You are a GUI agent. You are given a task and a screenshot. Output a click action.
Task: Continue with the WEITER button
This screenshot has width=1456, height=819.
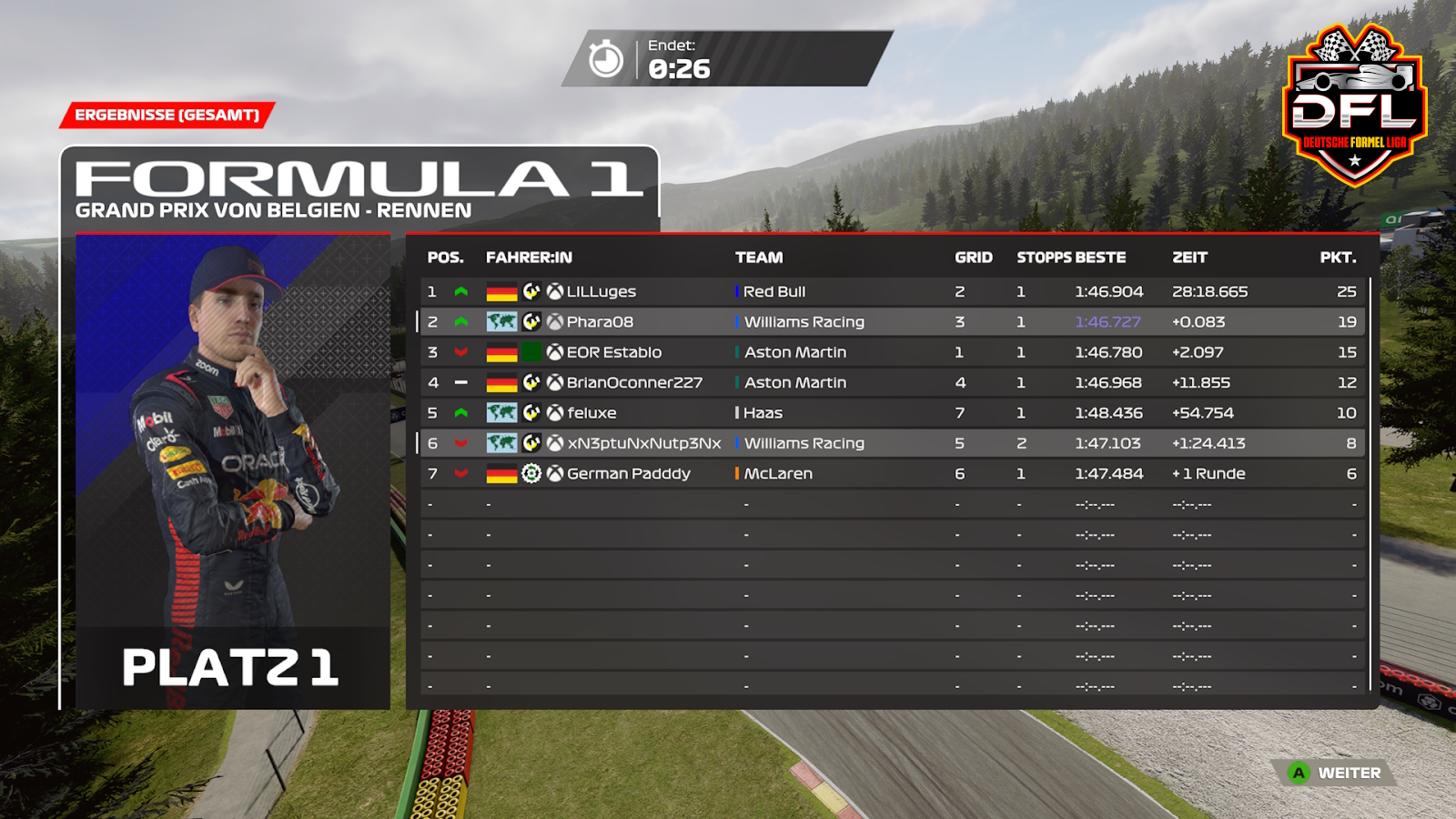(1336, 773)
